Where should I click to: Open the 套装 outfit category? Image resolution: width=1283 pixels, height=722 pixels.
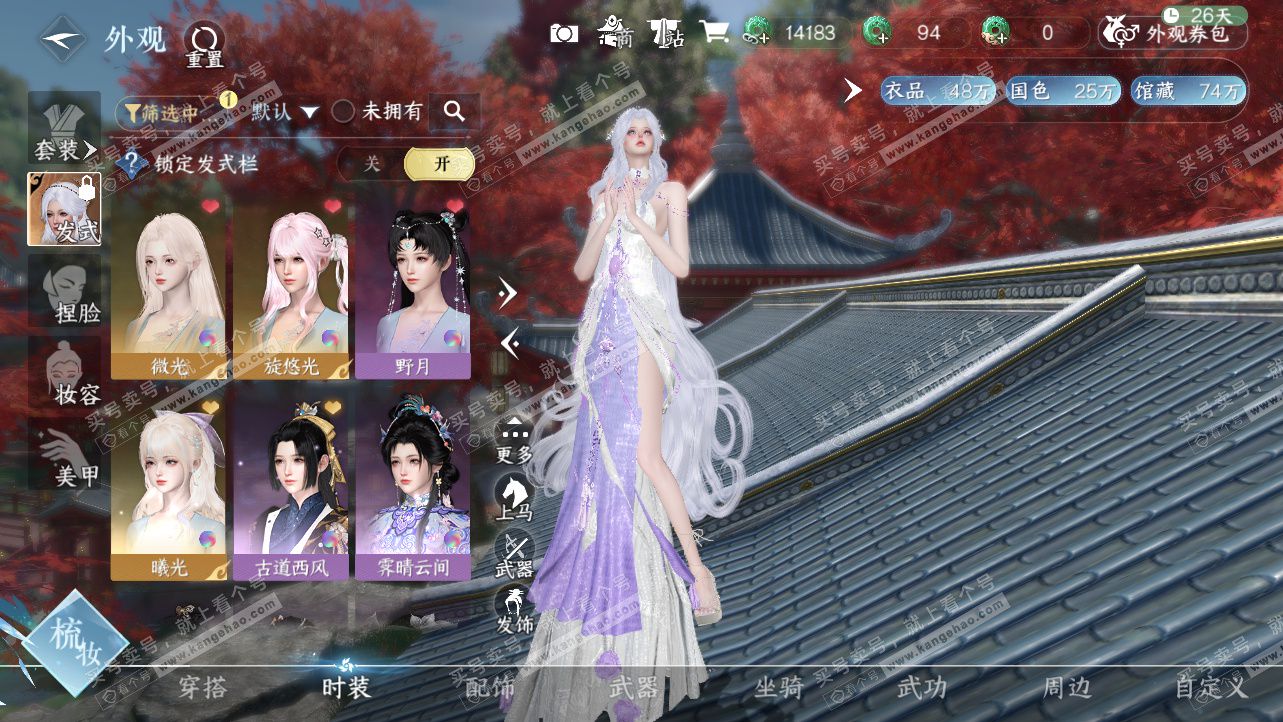coord(65,132)
